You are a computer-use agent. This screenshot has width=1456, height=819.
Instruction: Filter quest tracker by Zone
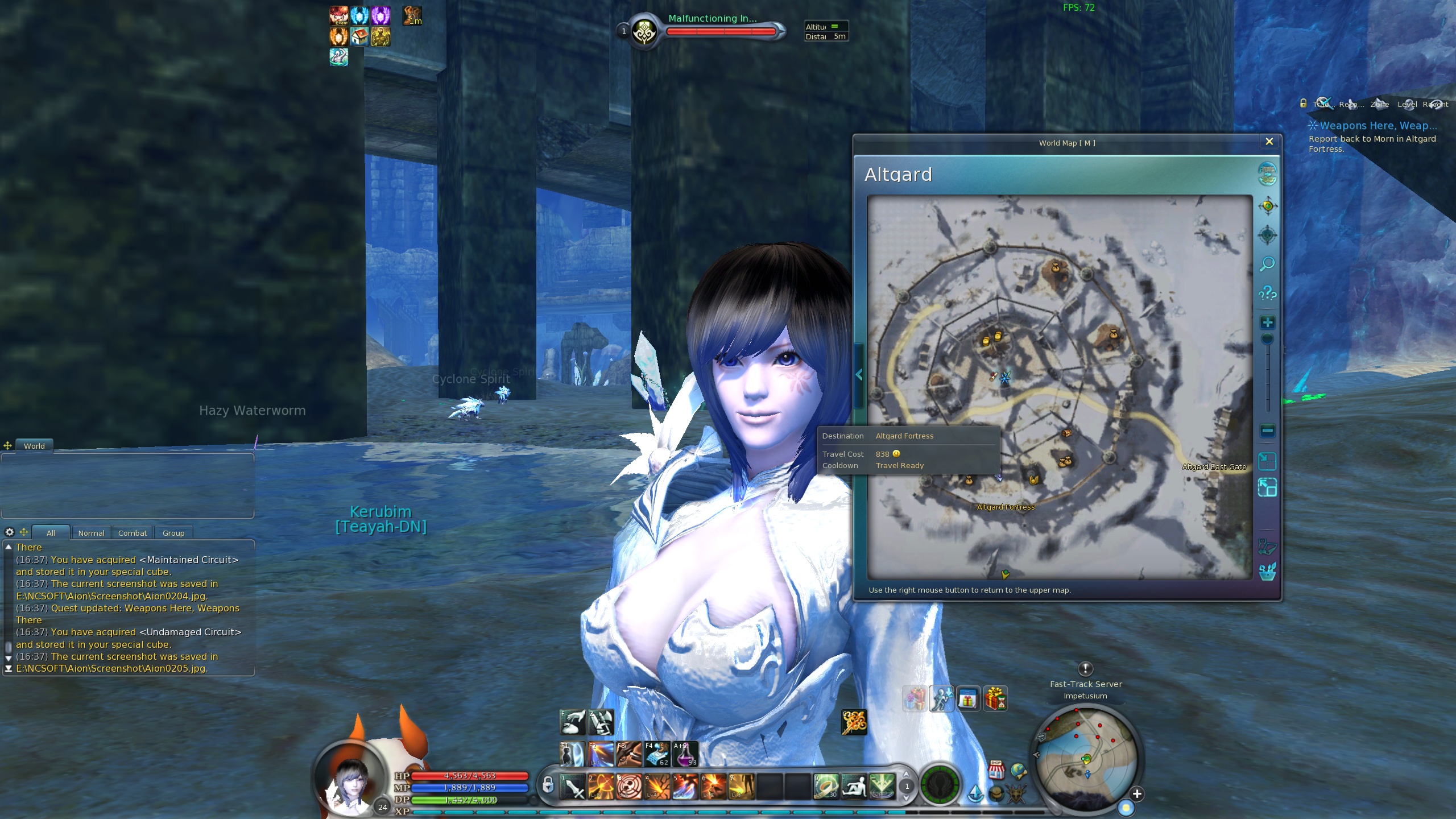tap(1379, 104)
